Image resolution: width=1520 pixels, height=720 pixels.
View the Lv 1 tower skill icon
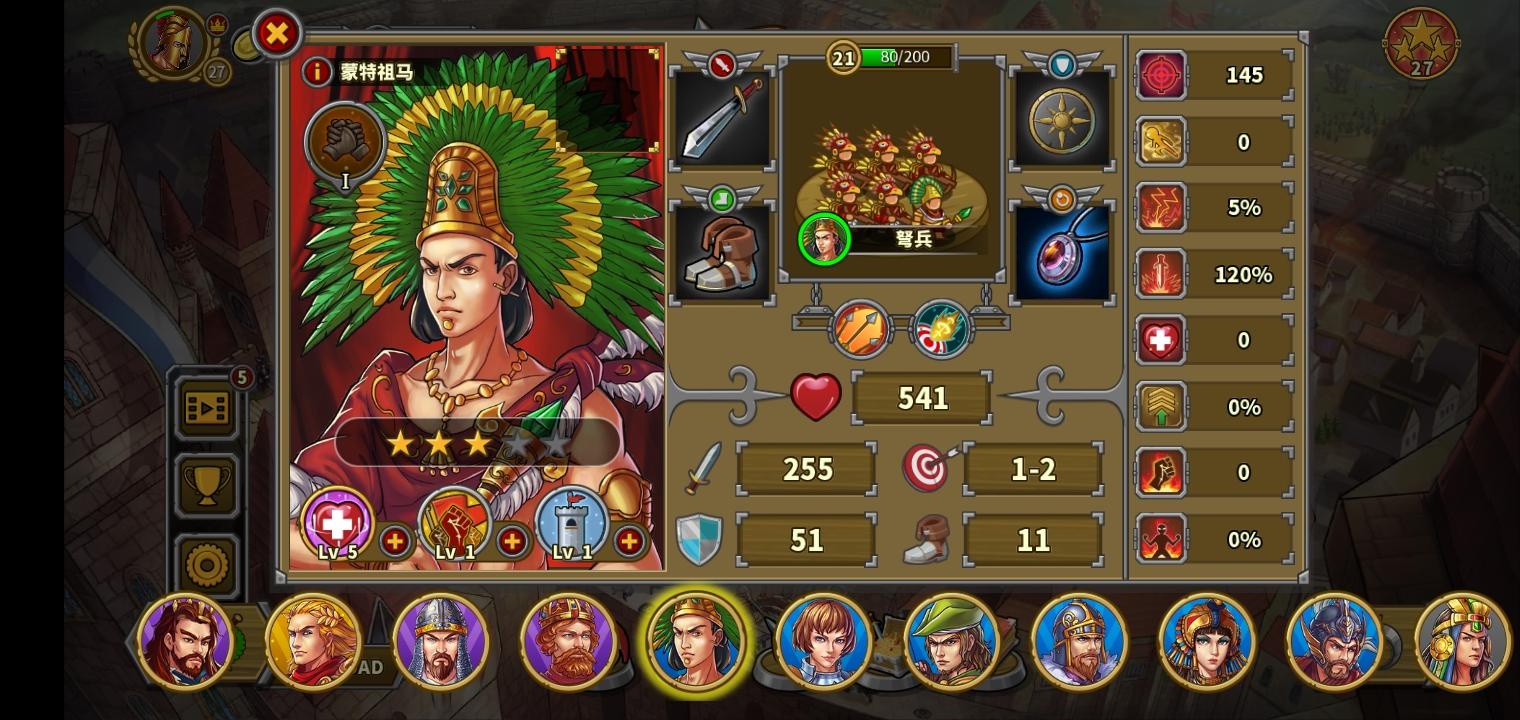[571, 522]
